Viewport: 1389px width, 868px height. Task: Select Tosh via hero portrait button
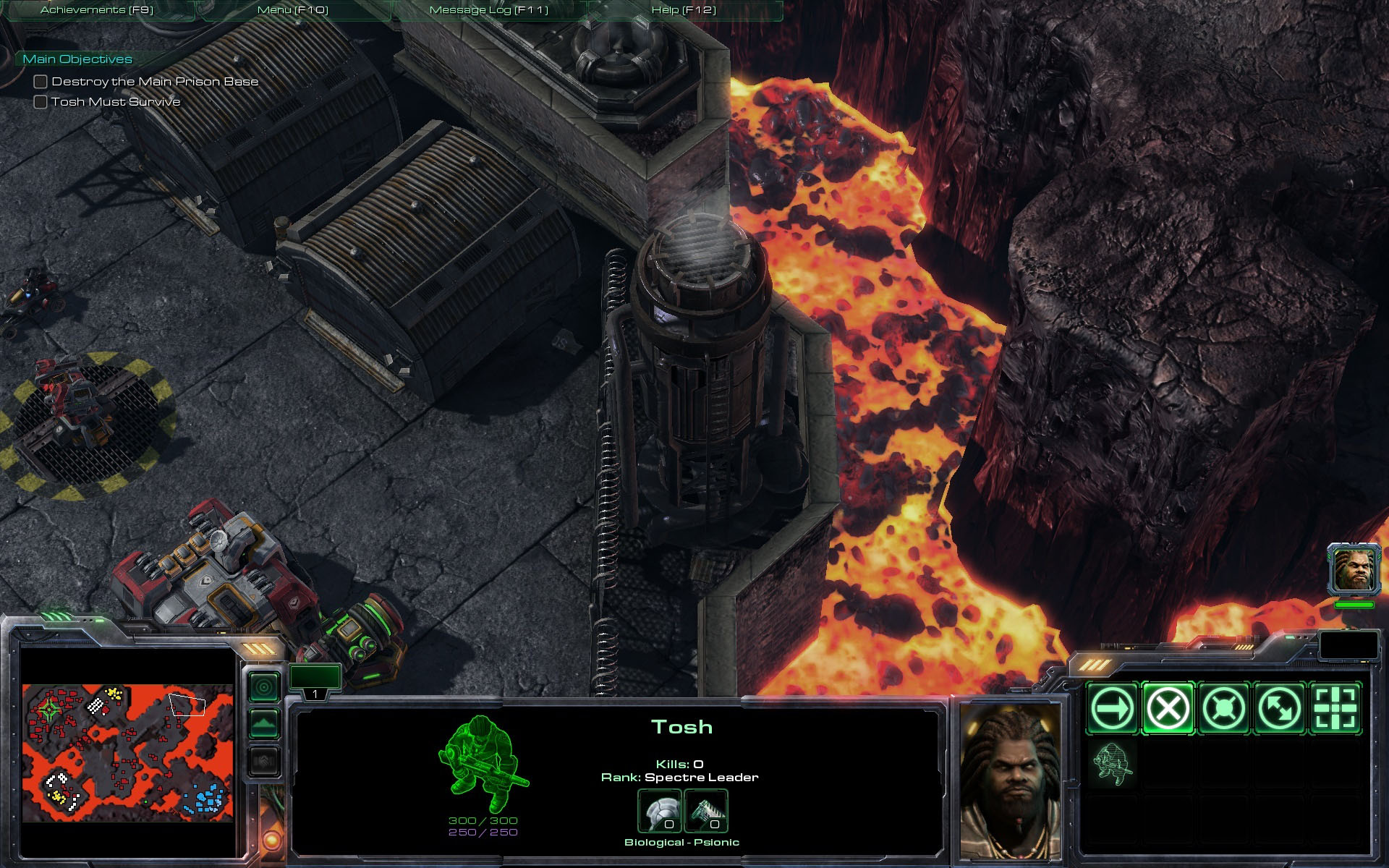click(x=1354, y=570)
